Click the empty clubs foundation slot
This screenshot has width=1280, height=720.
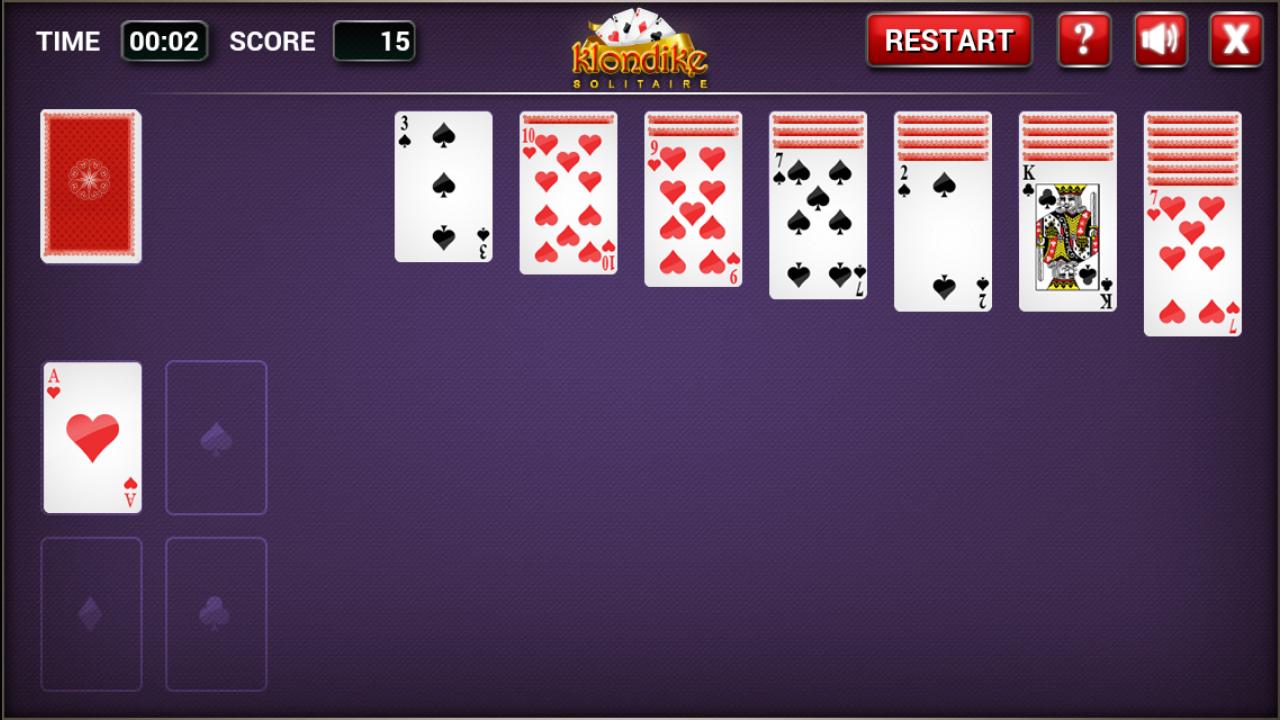(x=216, y=614)
